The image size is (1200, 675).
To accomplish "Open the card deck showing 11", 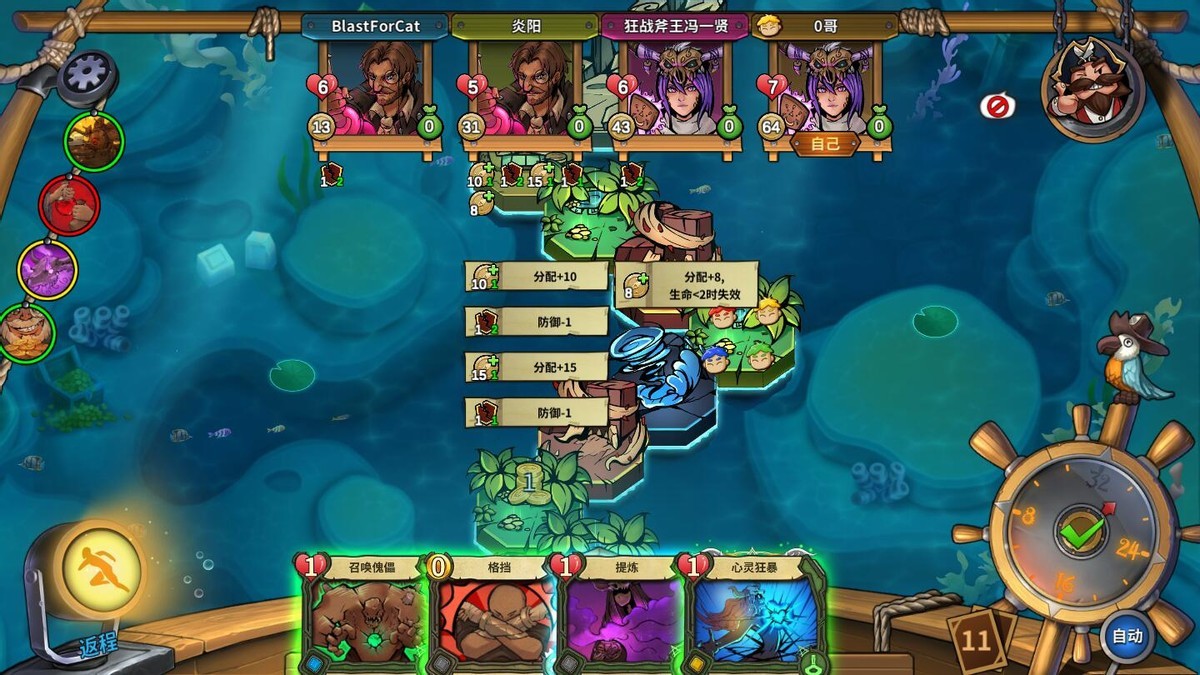I will click(978, 638).
